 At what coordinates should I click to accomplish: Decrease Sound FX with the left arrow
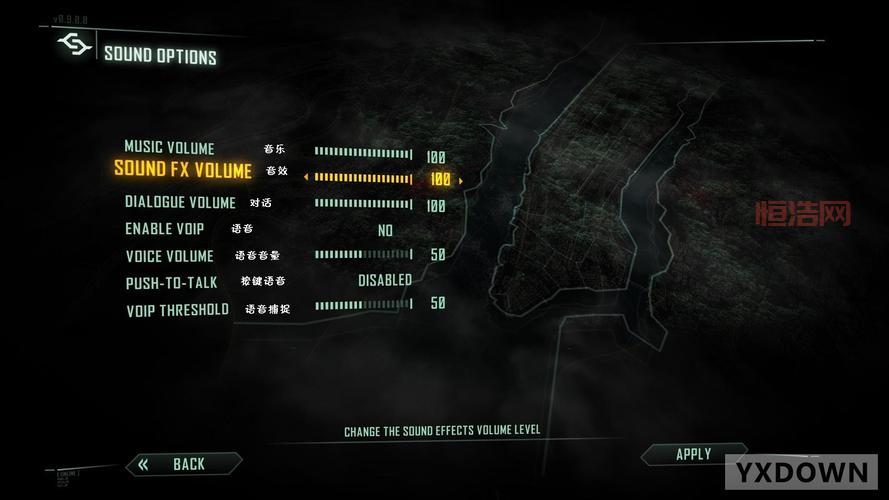(x=306, y=180)
